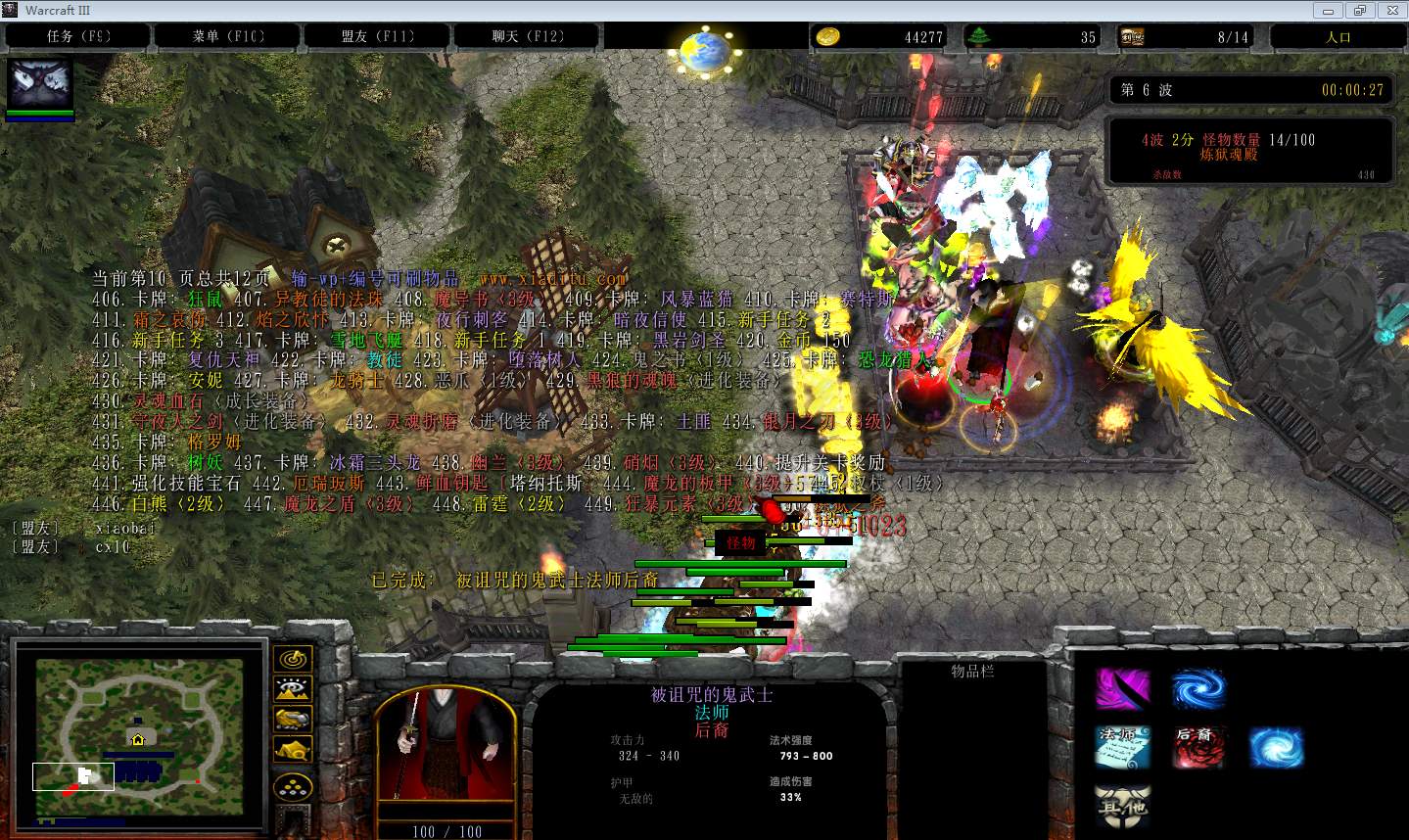This screenshot has width=1409, height=840.
Task: Click the minimap signal ping button
Action: (x=293, y=659)
